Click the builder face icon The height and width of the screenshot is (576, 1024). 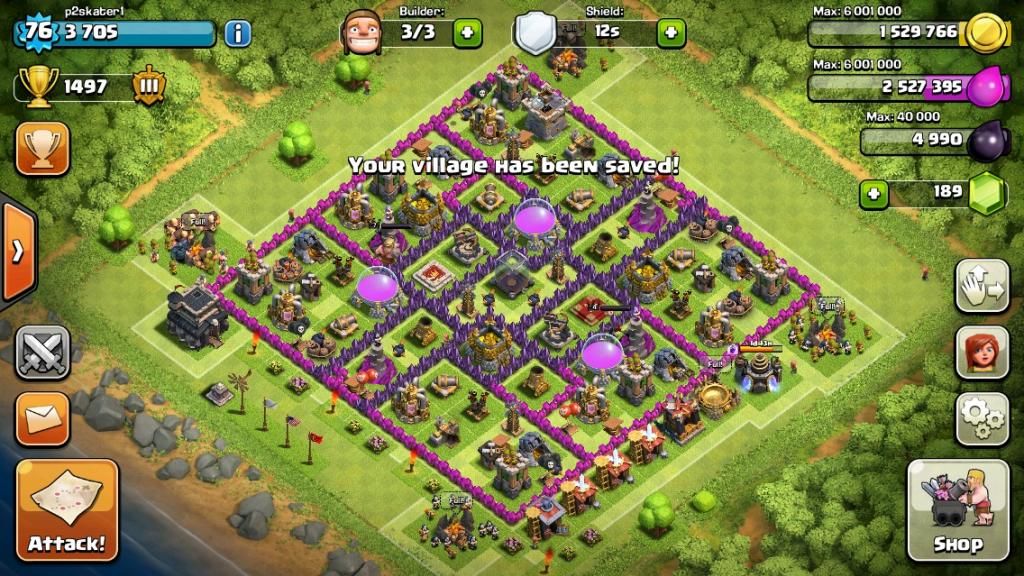(x=362, y=33)
